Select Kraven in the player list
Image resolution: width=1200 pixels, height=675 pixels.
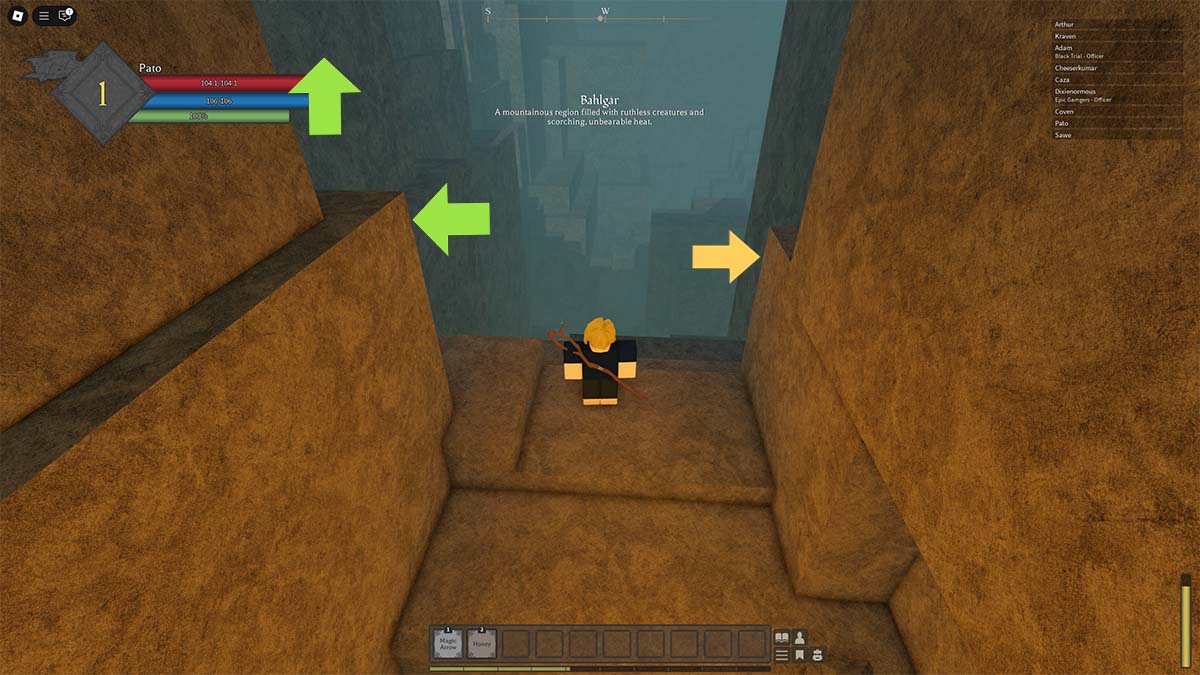(1065, 36)
